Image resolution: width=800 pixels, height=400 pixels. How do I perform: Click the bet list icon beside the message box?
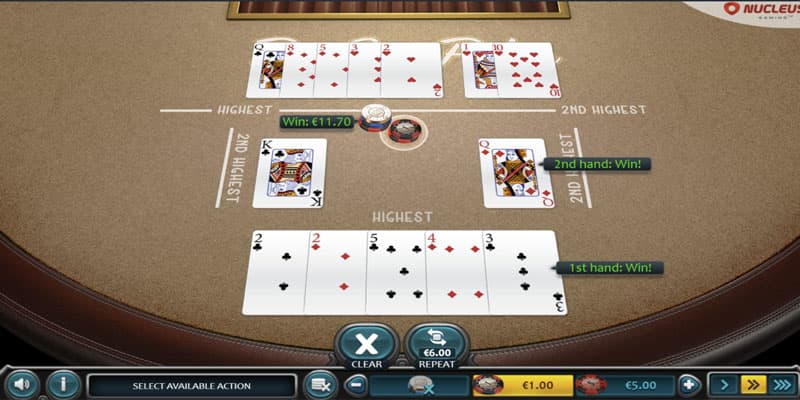pos(321,385)
